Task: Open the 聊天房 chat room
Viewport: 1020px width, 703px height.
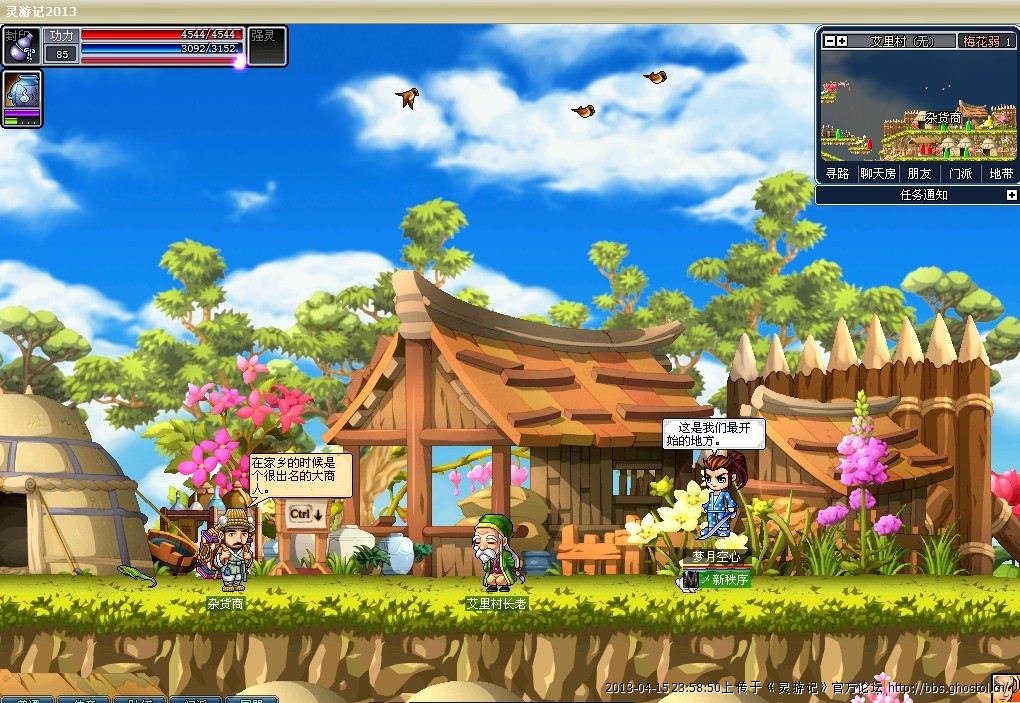Action: coord(878,173)
